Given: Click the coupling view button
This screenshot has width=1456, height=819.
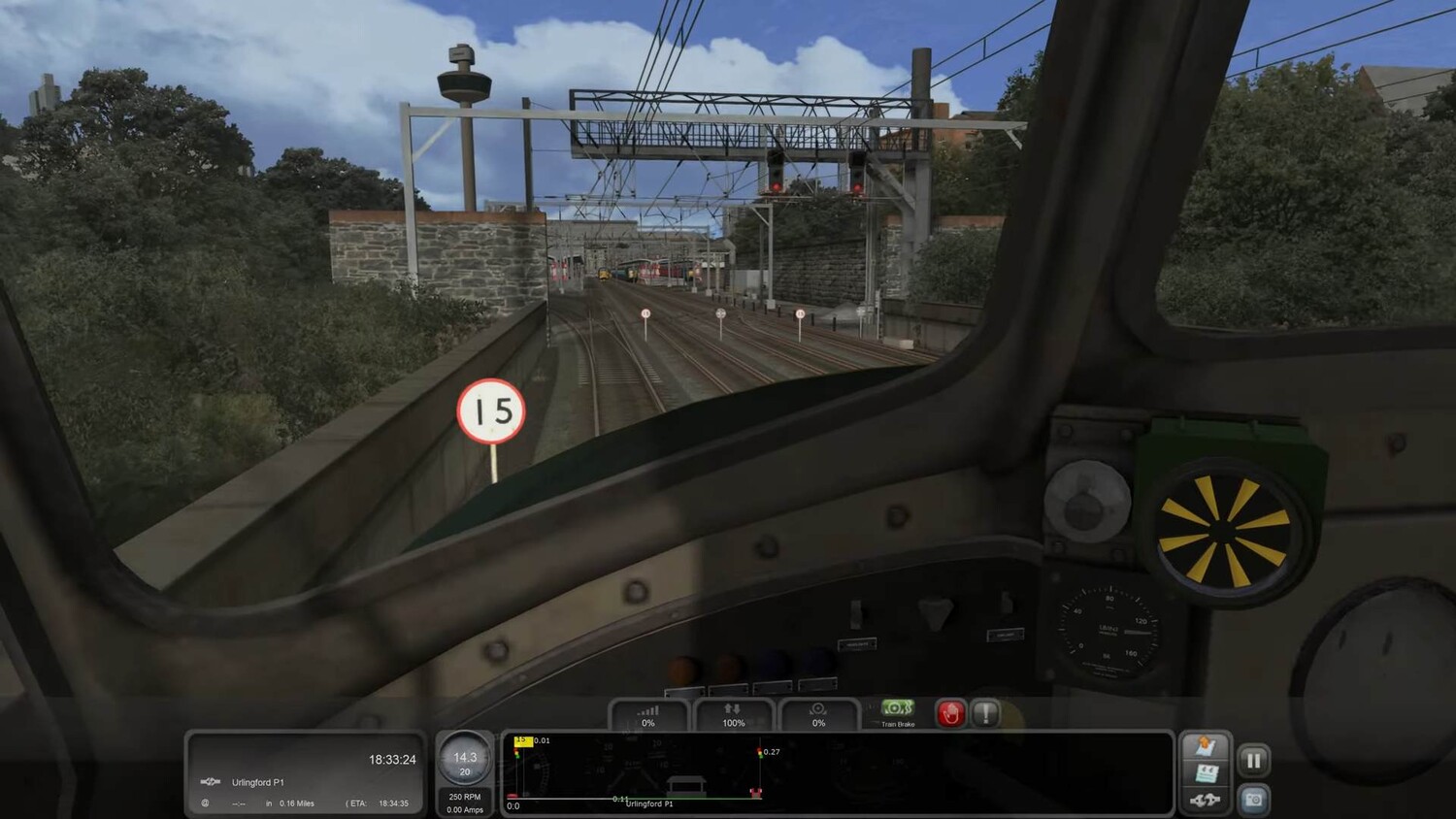Looking at the screenshot, I should 1206,800.
